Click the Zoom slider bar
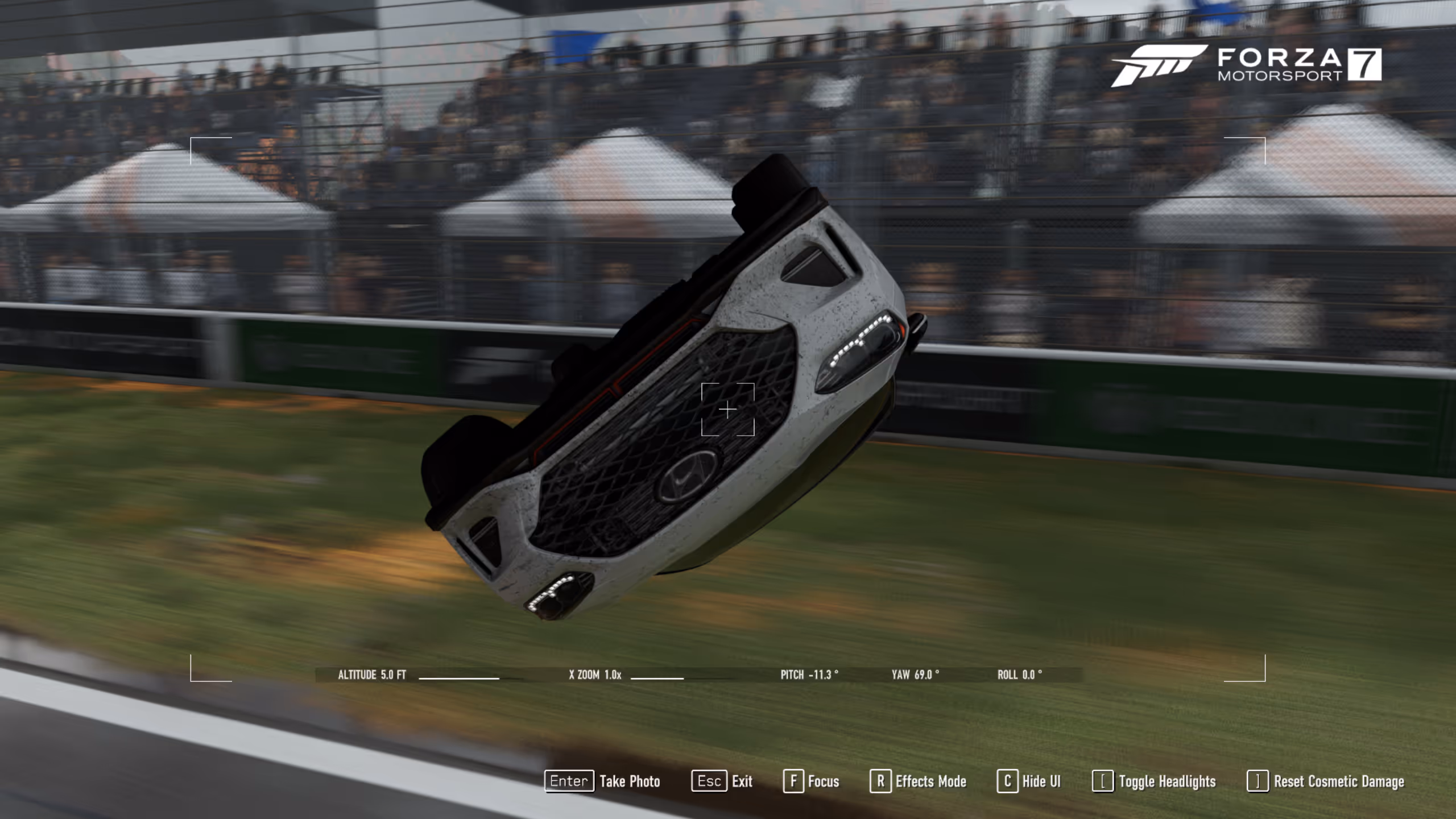This screenshot has width=1456, height=819. [x=657, y=678]
